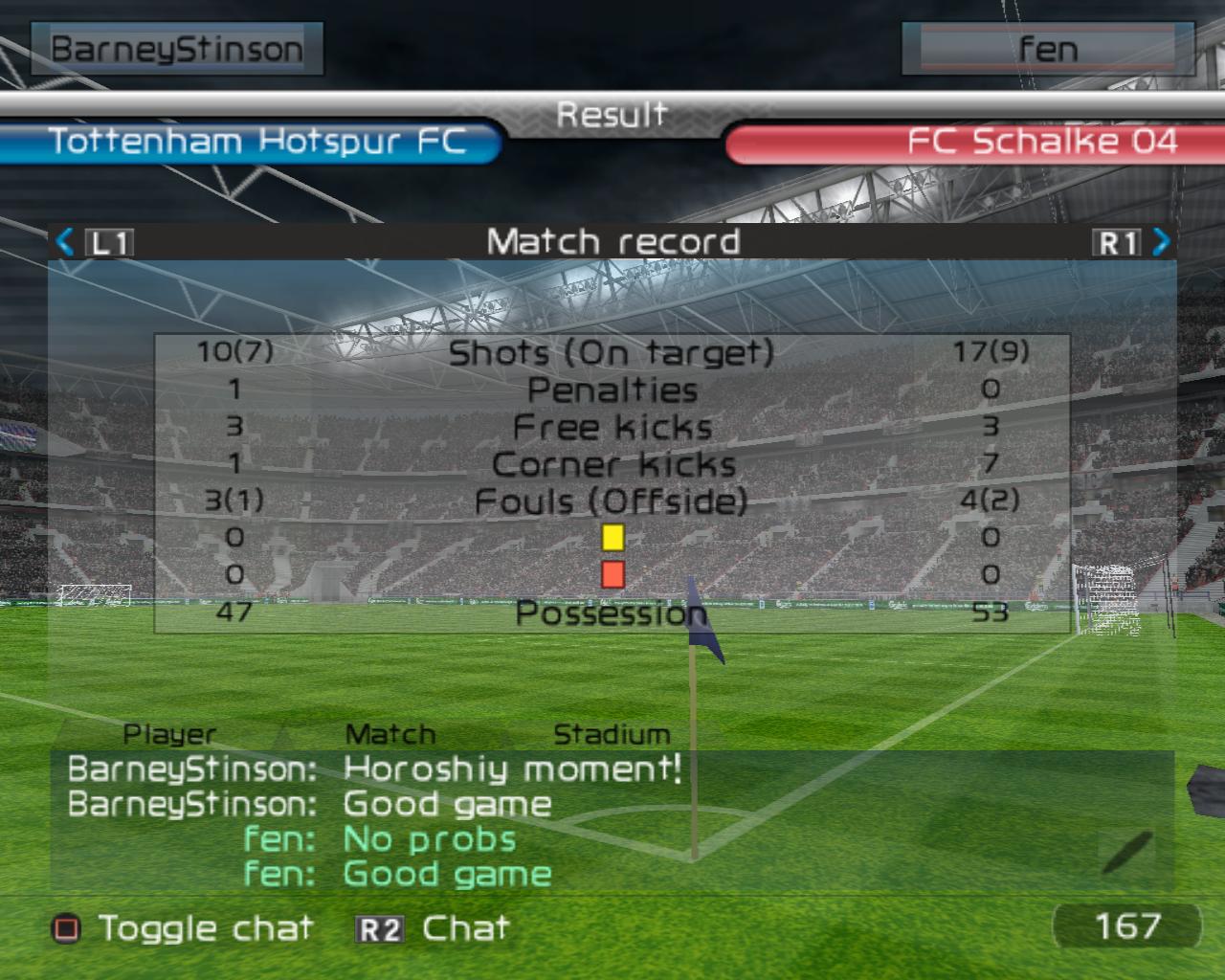This screenshot has height=980, width=1225.
Task: Go to the next page with the right arrow
Action: pyautogui.click(x=1161, y=241)
